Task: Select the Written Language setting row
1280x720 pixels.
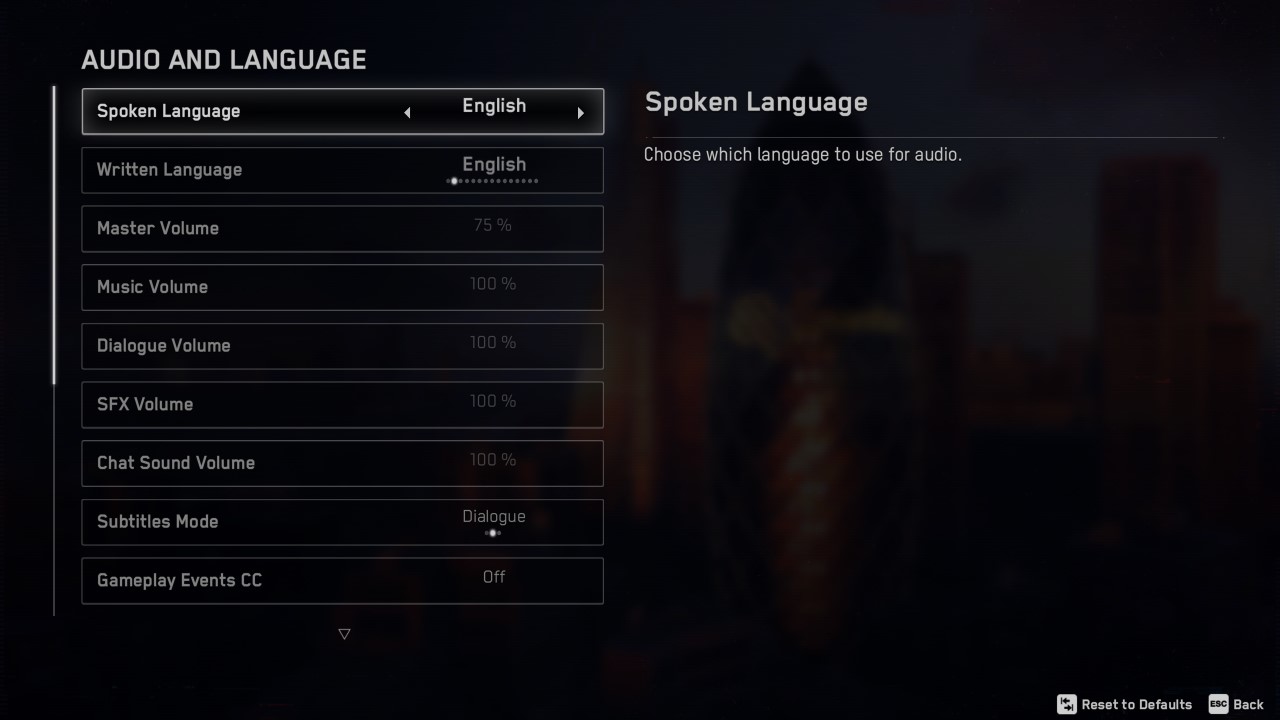Action: pyautogui.click(x=343, y=170)
